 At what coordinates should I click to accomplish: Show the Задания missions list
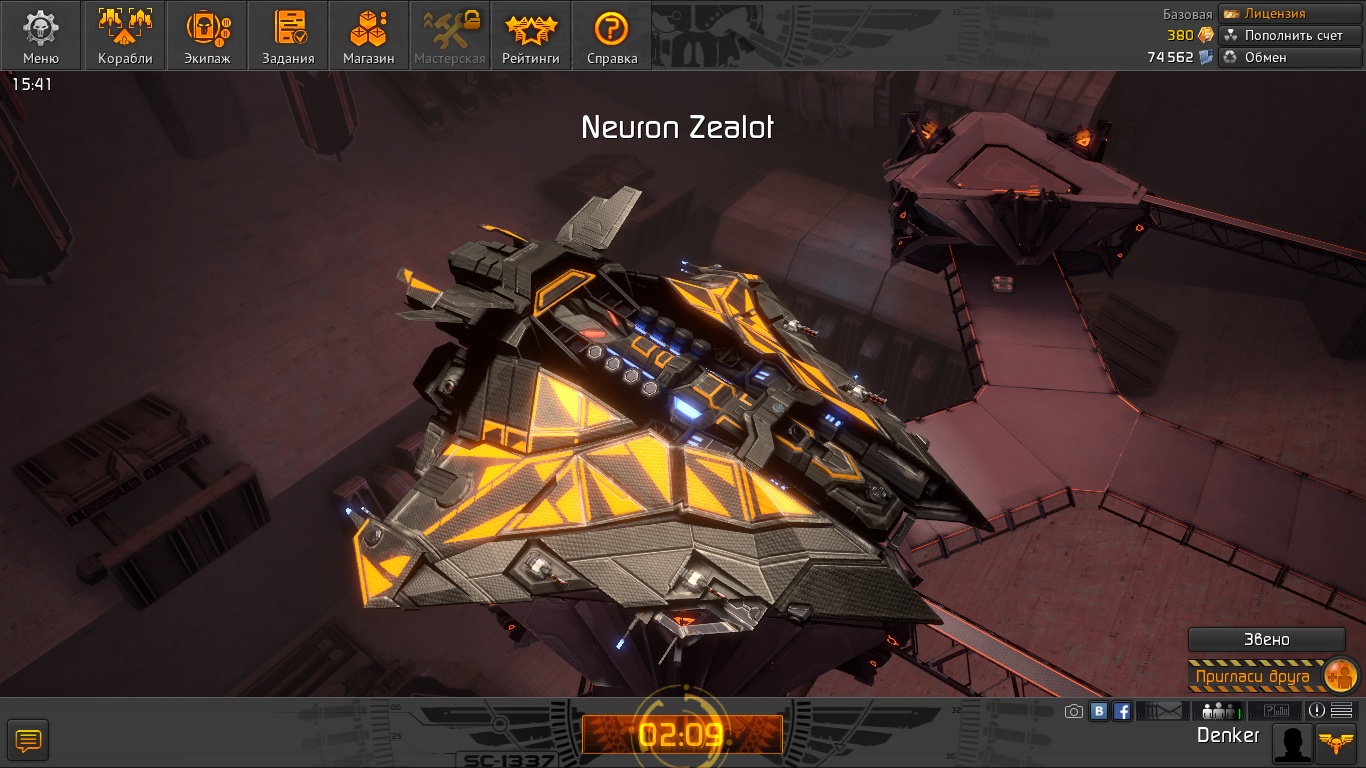tap(288, 36)
